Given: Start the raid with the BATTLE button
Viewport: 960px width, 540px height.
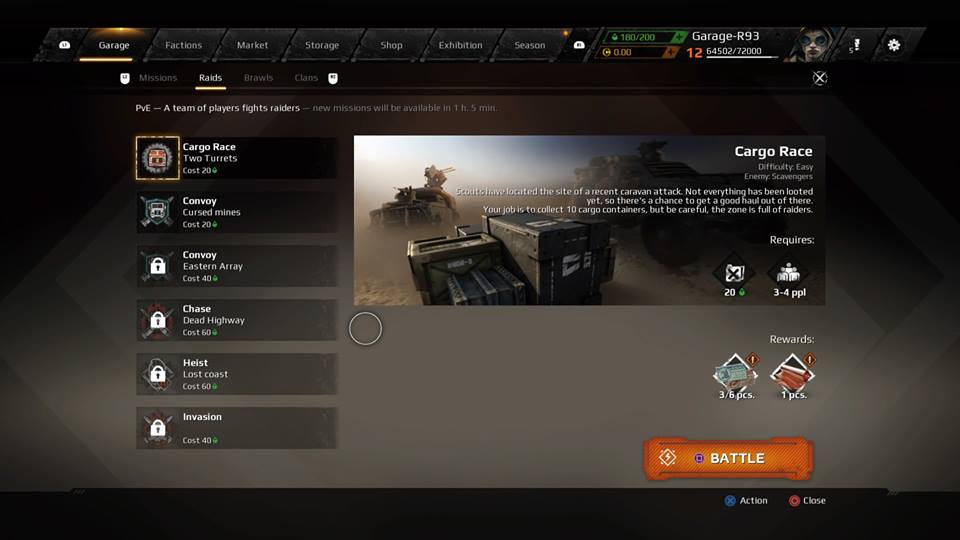Looking at the screenshot, I should coord(728,458).
